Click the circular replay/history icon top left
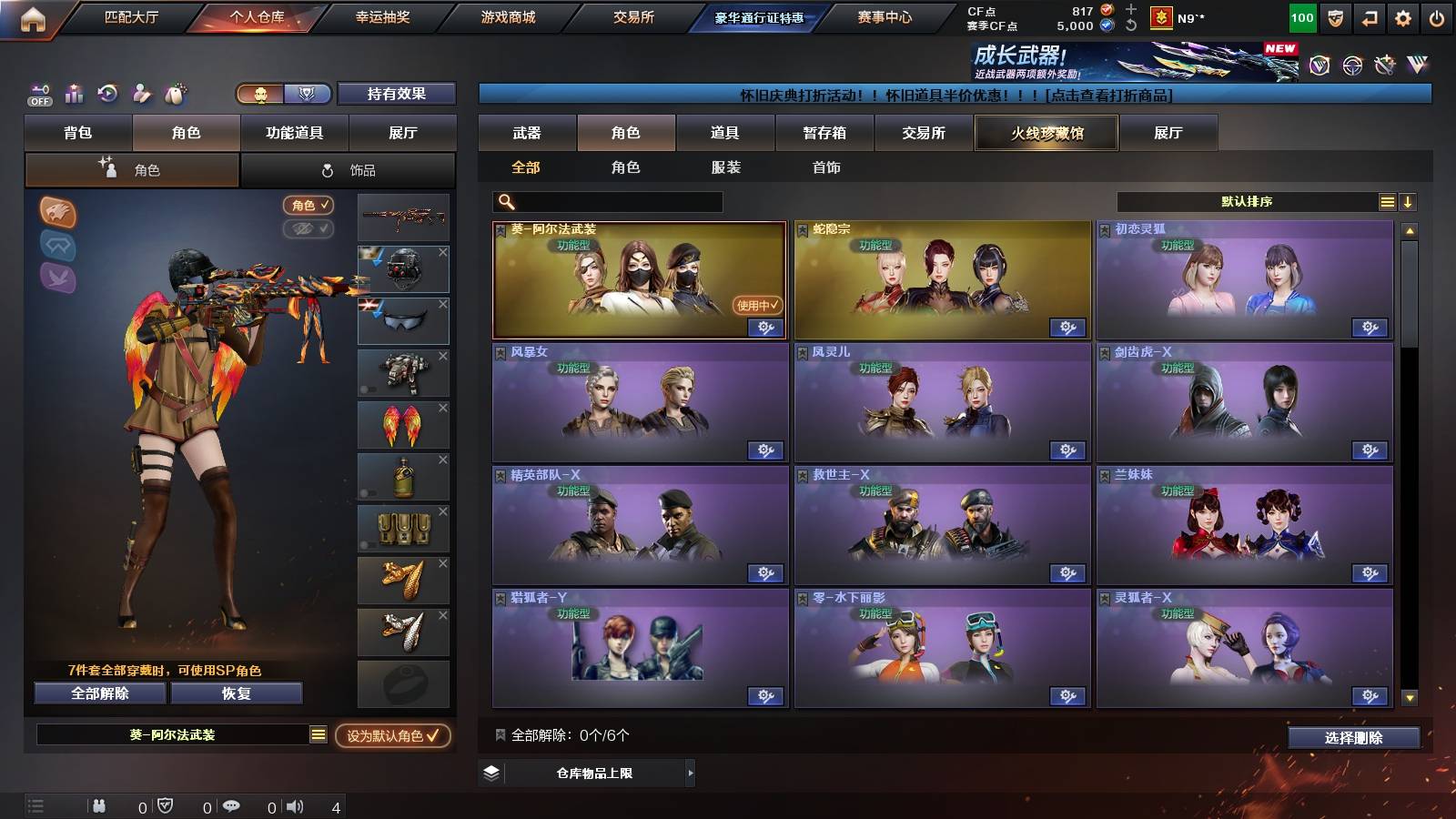 point(107,94)
